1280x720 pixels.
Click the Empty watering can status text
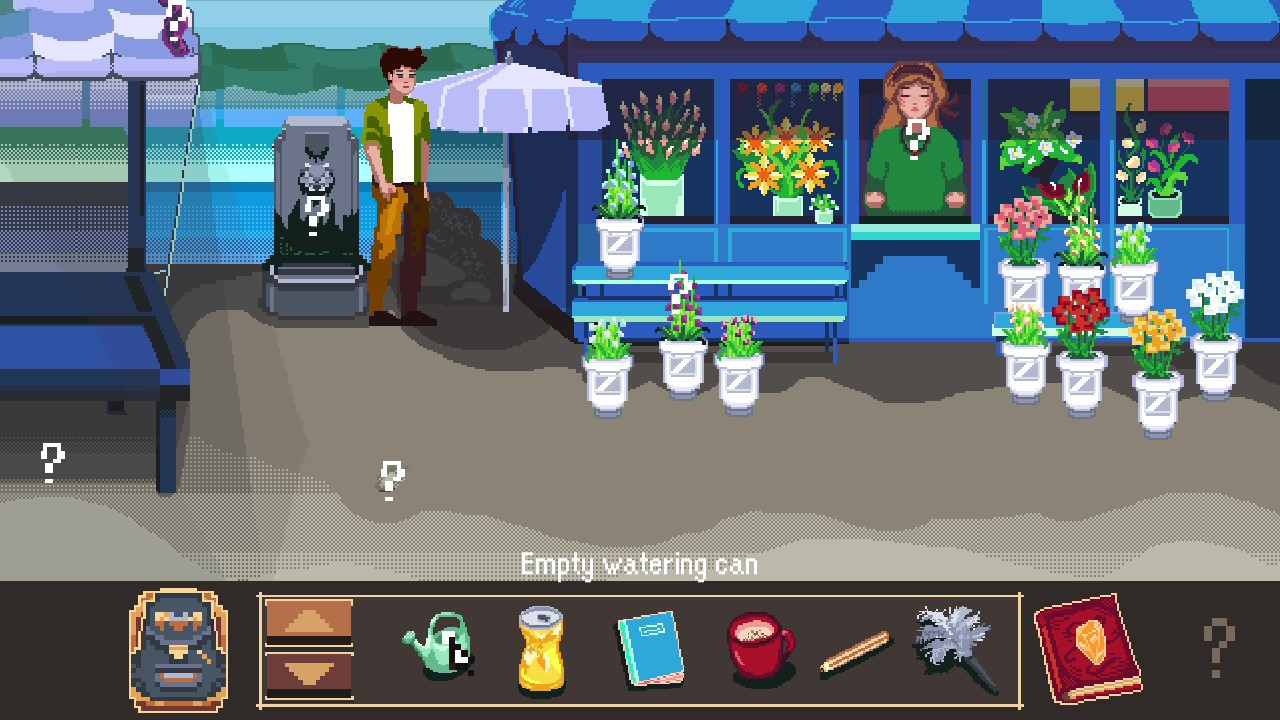point(639,564)
